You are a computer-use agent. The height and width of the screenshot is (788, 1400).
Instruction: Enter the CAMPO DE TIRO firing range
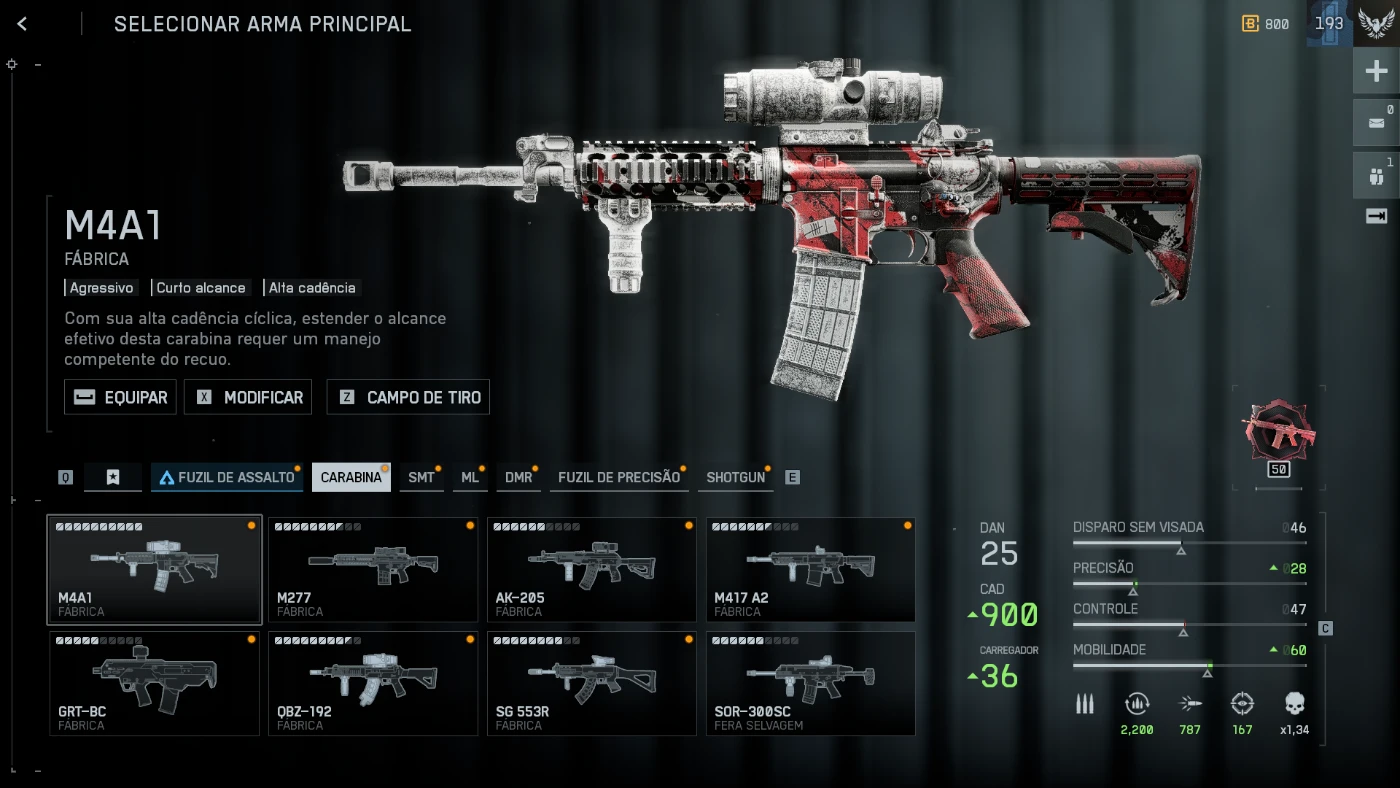coord(409,397)
